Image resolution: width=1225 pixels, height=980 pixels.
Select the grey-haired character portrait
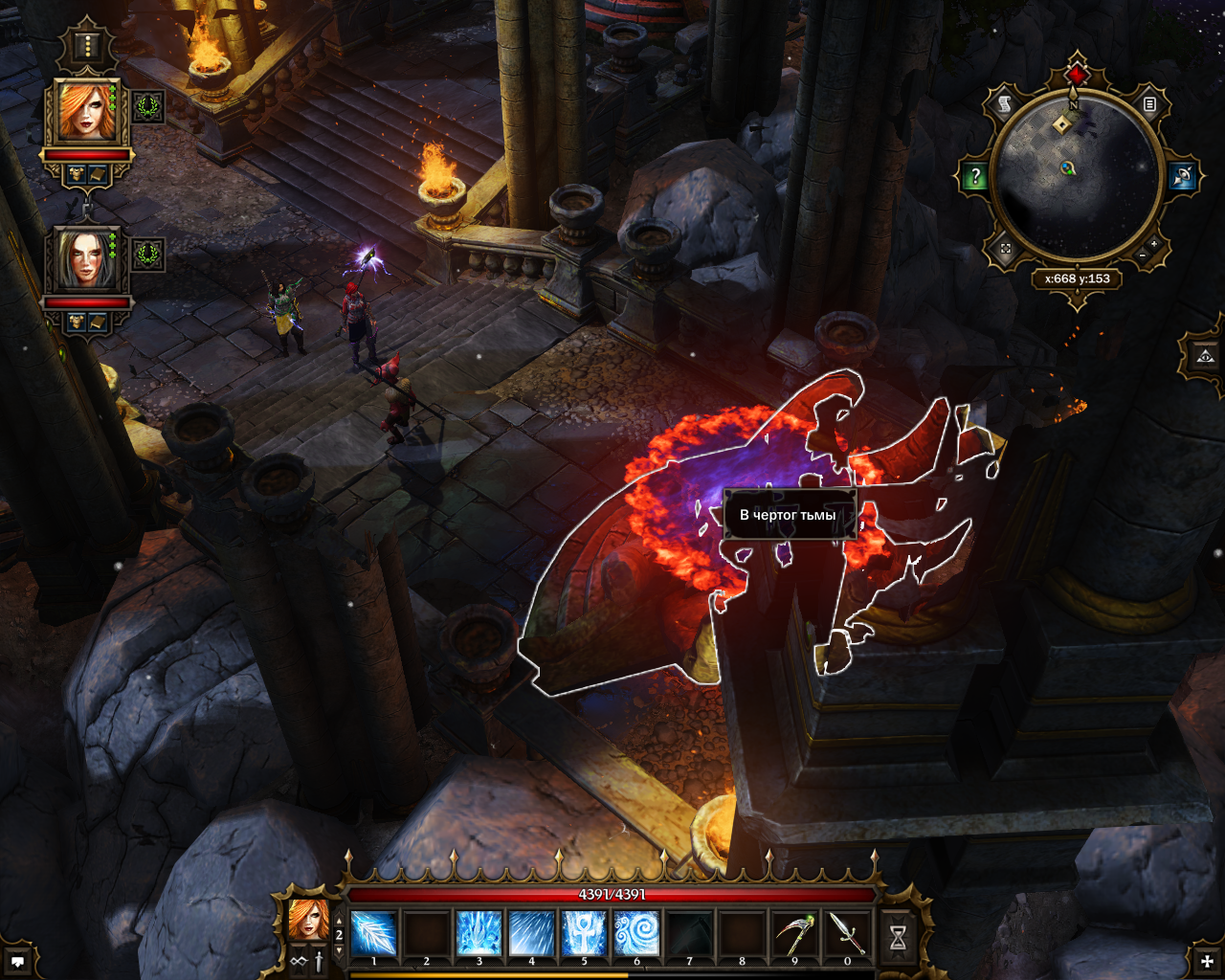point(86,258)
